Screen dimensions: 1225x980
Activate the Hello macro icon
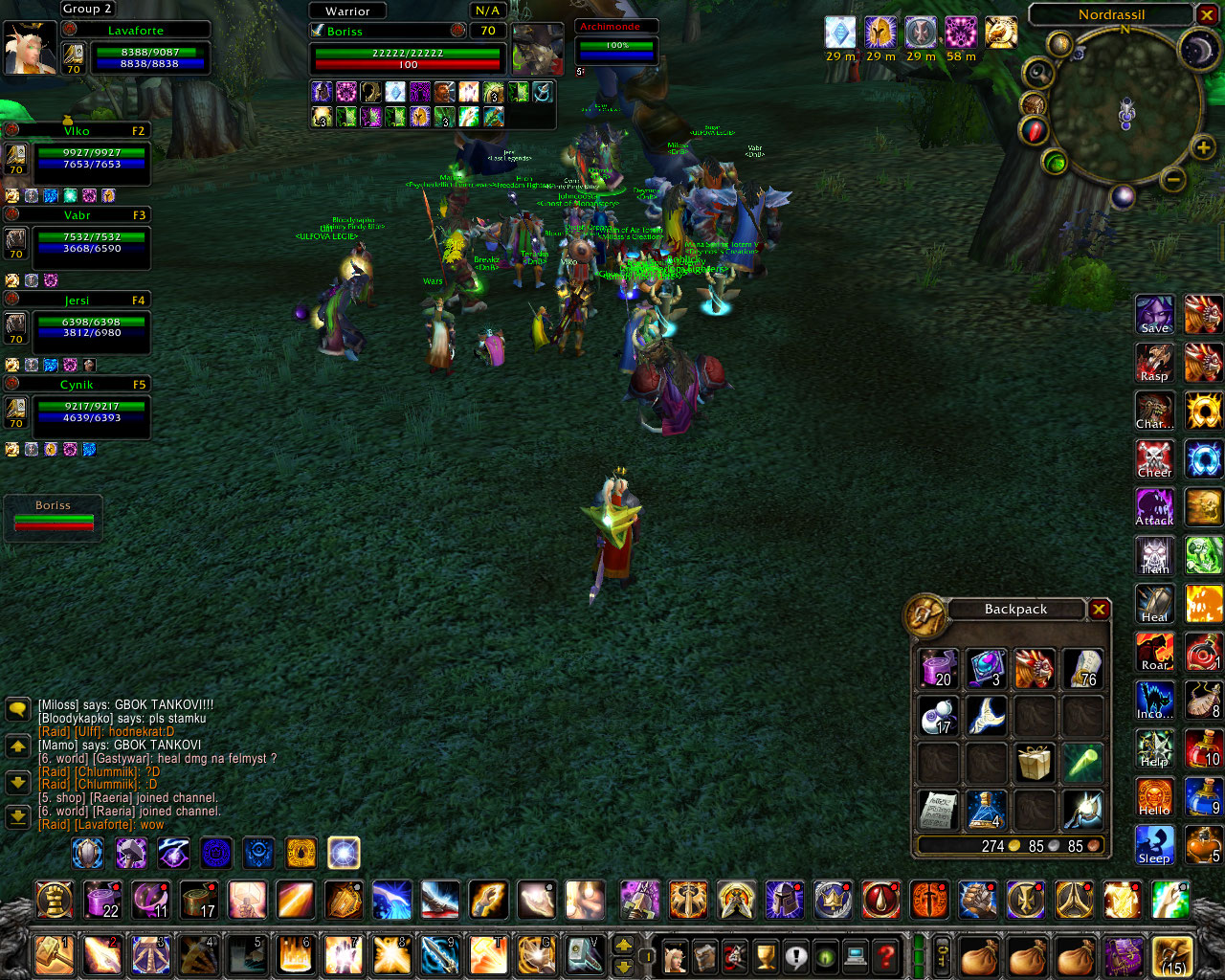[x=1155, y=796]
